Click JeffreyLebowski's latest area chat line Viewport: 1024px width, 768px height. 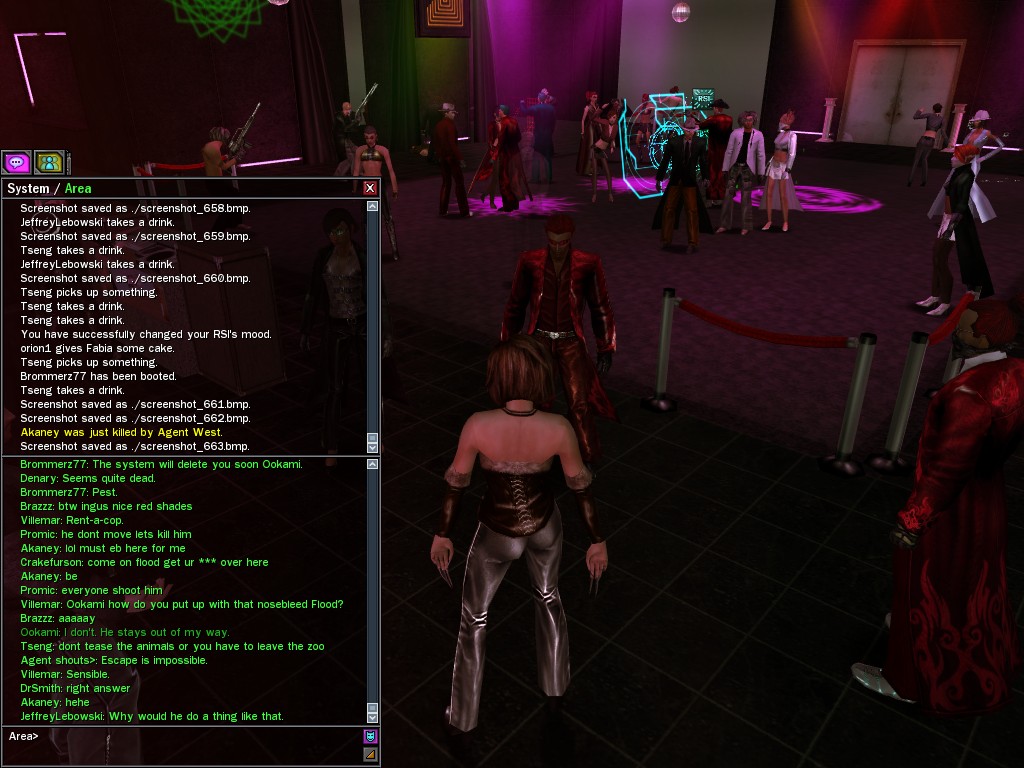[x=151, y=716]
